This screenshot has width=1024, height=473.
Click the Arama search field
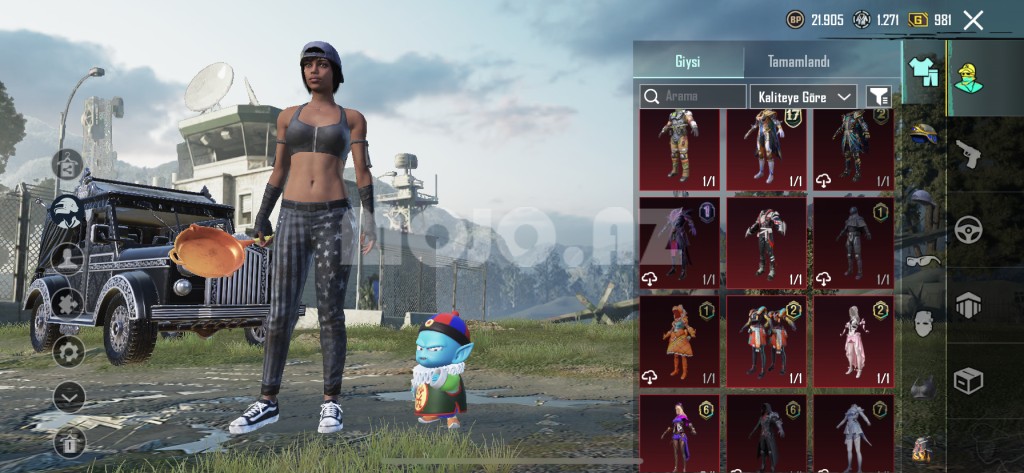(x=693, y=96)
